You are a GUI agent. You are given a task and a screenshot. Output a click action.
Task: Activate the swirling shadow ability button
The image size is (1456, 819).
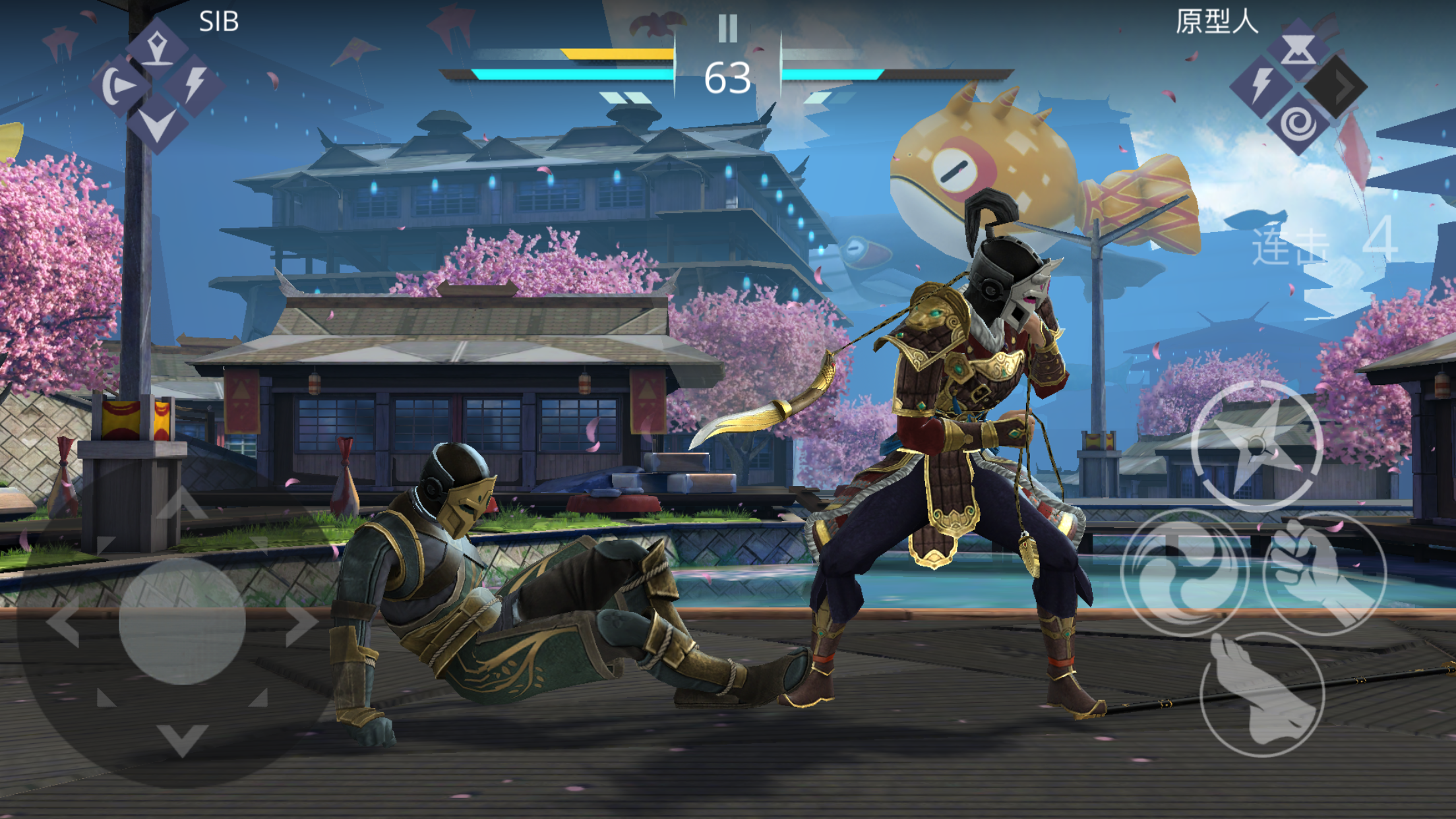(1185, 572)
